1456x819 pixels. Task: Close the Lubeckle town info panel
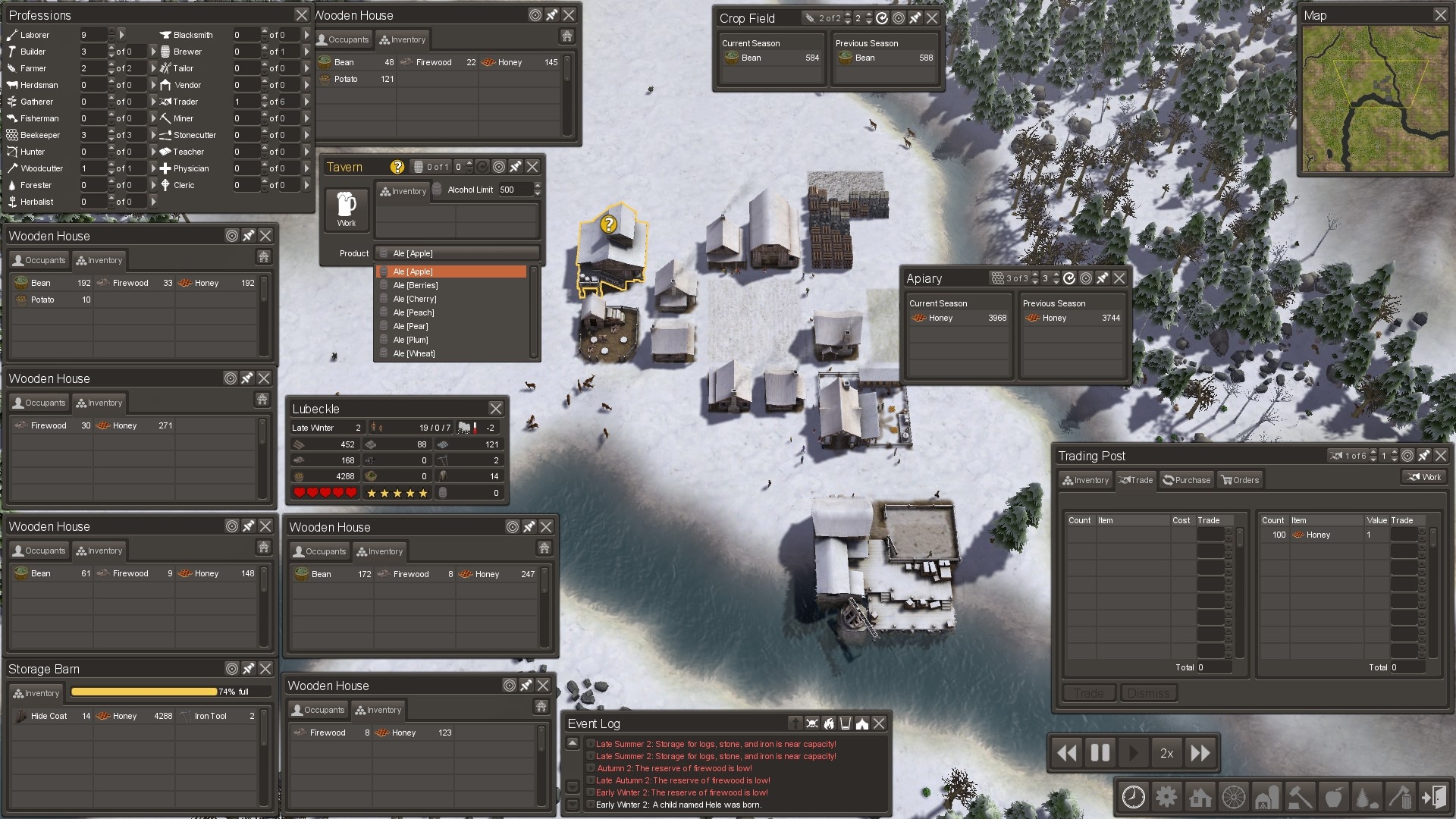(495, 409)
